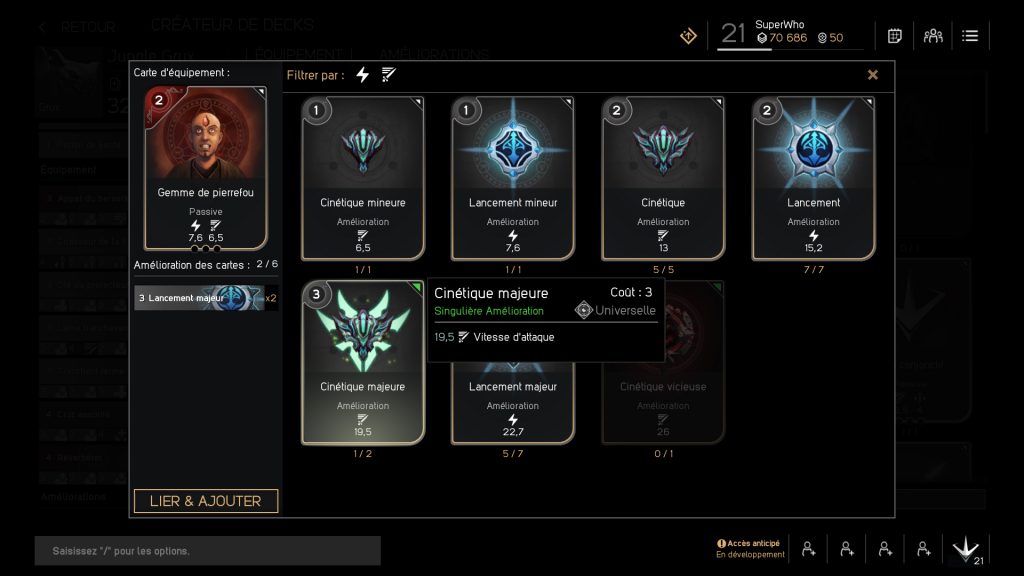Viewport: 1024px width, 576px height.
Task: Open the main list menu icon
Action: (970, 36)
